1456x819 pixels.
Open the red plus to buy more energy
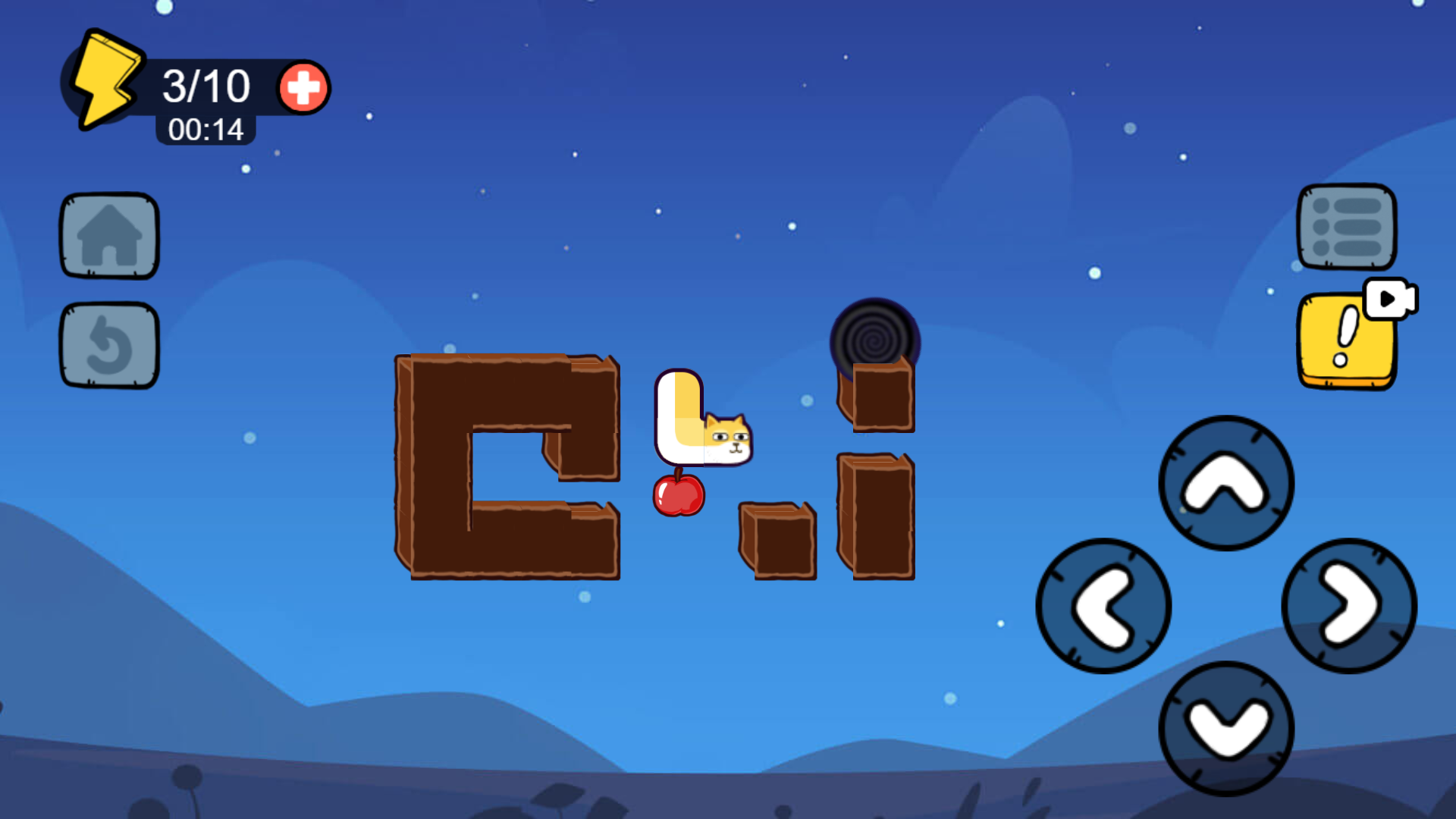tap(302, 89)
